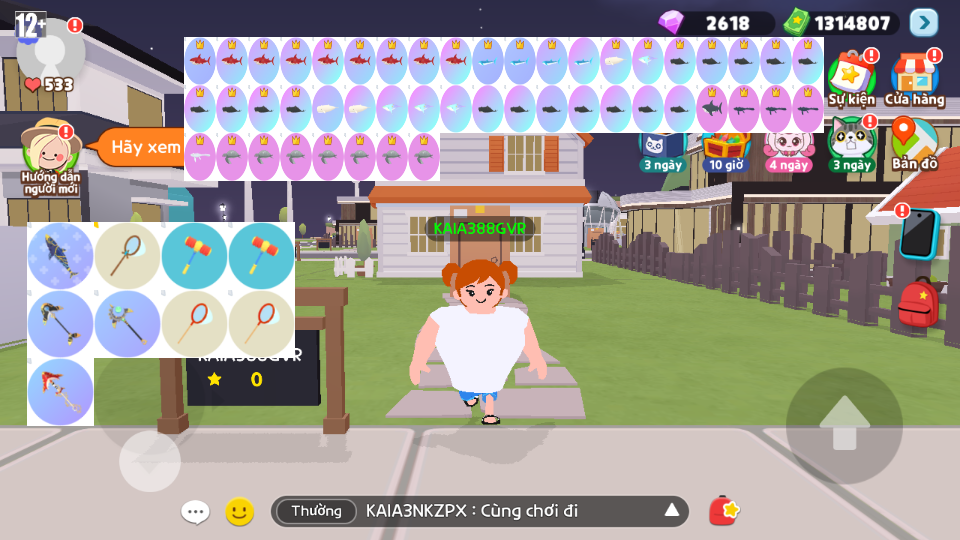
Task: Open the grey cat 3 ngày event
Action: [851, 142]
